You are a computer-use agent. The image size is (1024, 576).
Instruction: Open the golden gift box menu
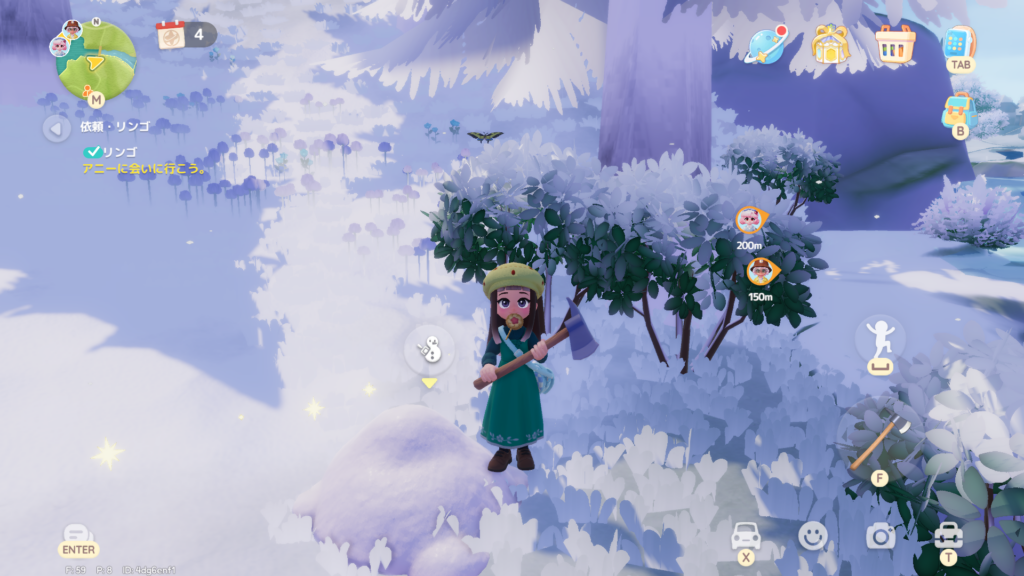(829, 44)
